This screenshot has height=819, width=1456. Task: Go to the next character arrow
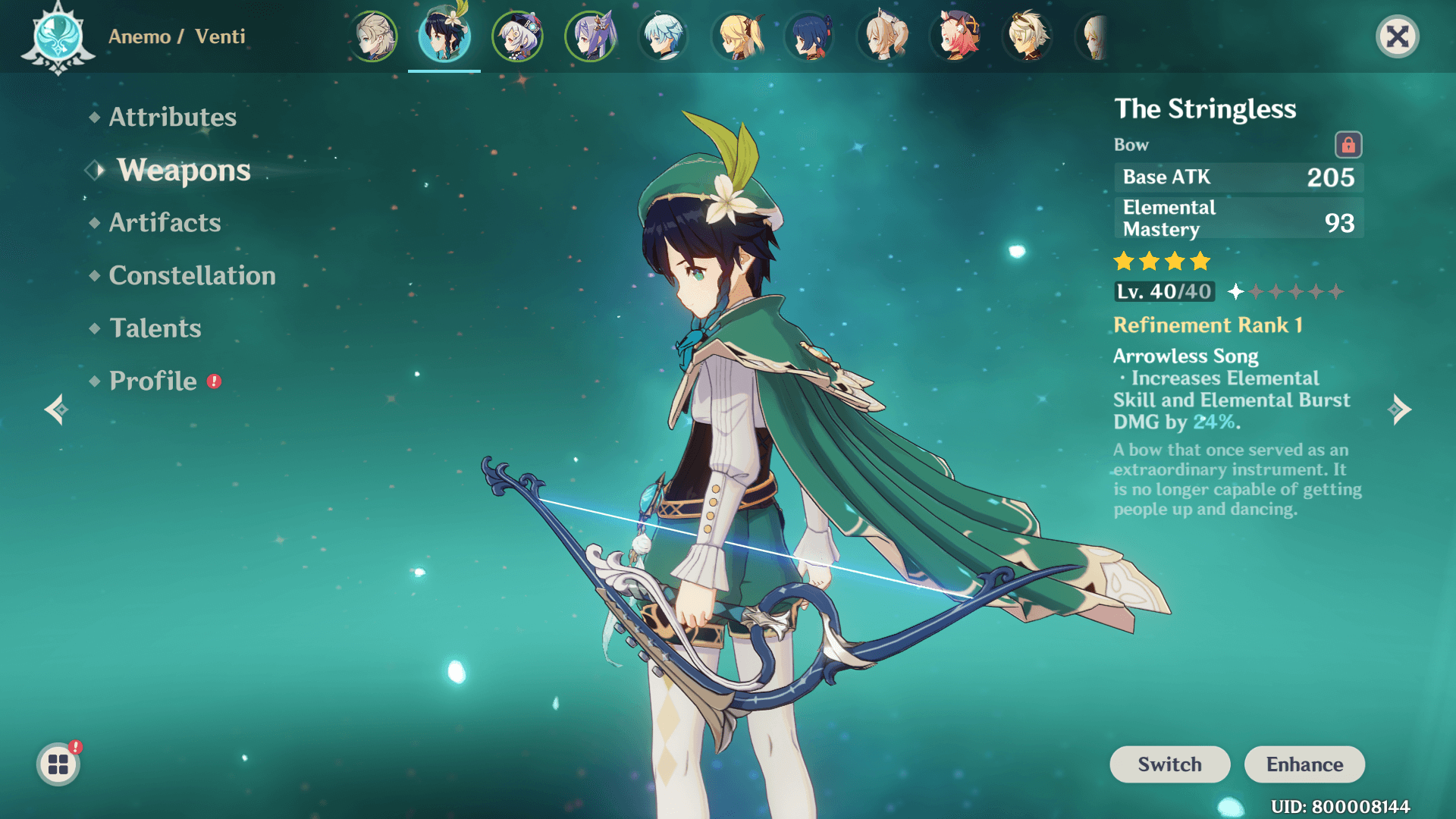[x=1400, y=409]
